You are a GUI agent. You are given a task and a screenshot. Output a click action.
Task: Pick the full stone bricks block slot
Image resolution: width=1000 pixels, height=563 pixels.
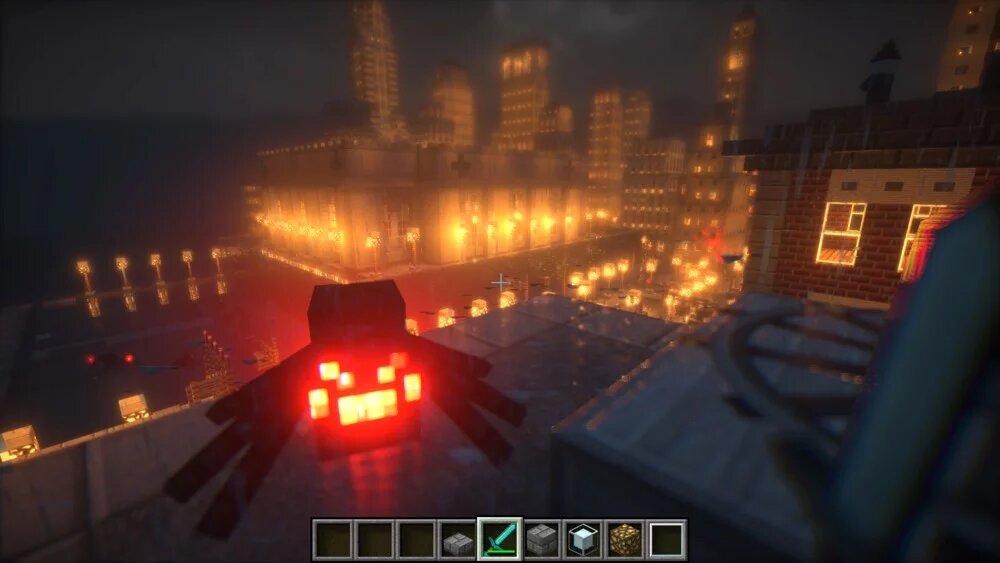(x=541, y=540)
